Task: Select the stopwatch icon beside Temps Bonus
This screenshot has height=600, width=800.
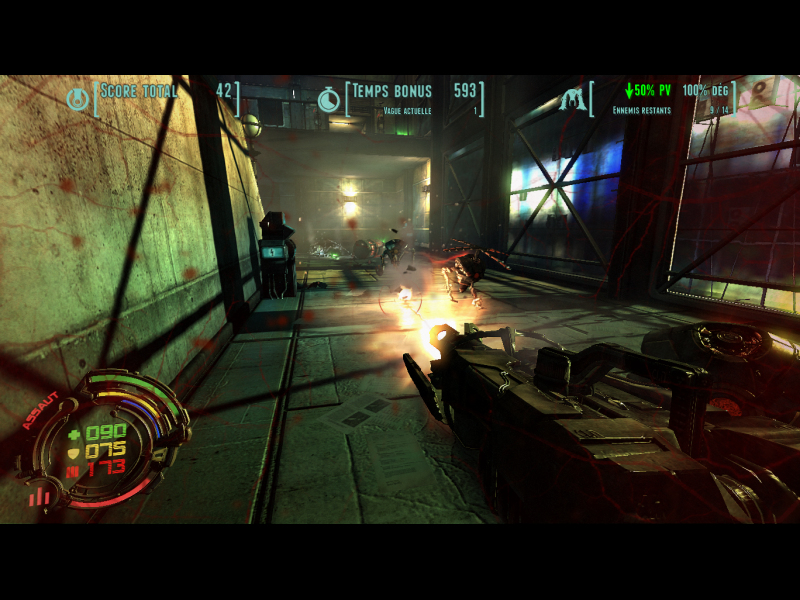Action: [x=327, y=99]
